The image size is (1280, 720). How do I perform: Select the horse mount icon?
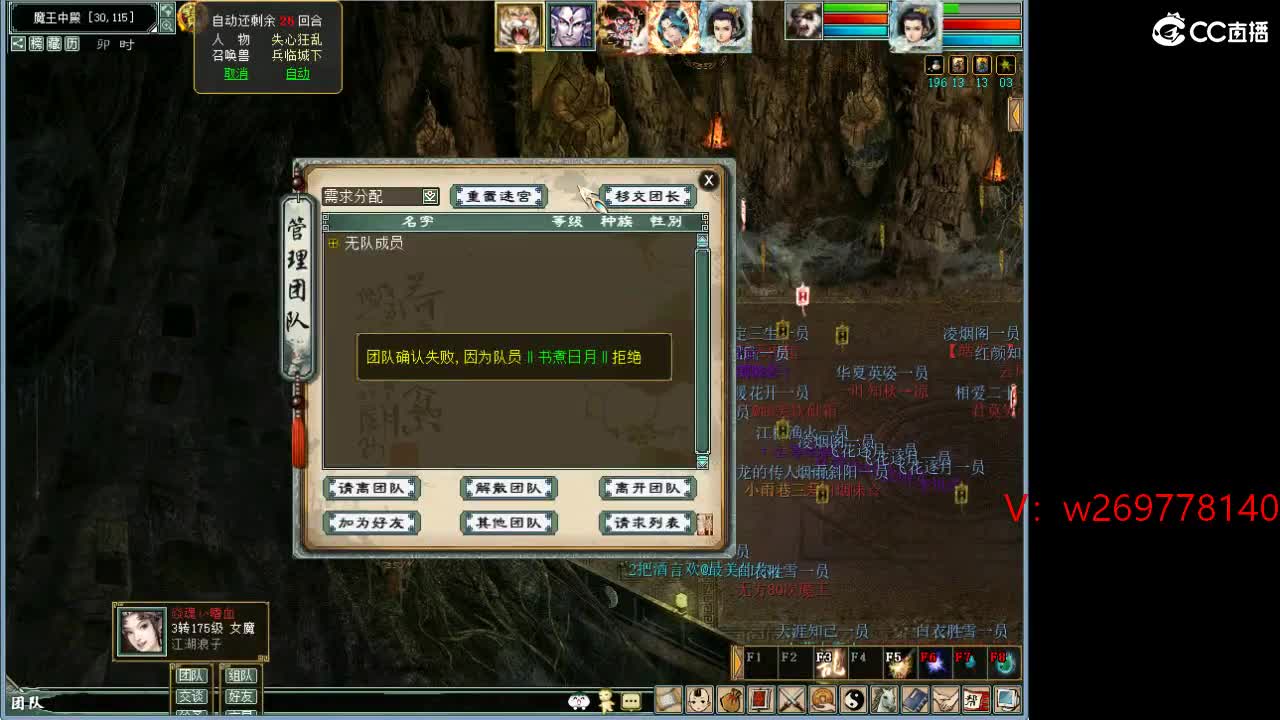point(882,700)
